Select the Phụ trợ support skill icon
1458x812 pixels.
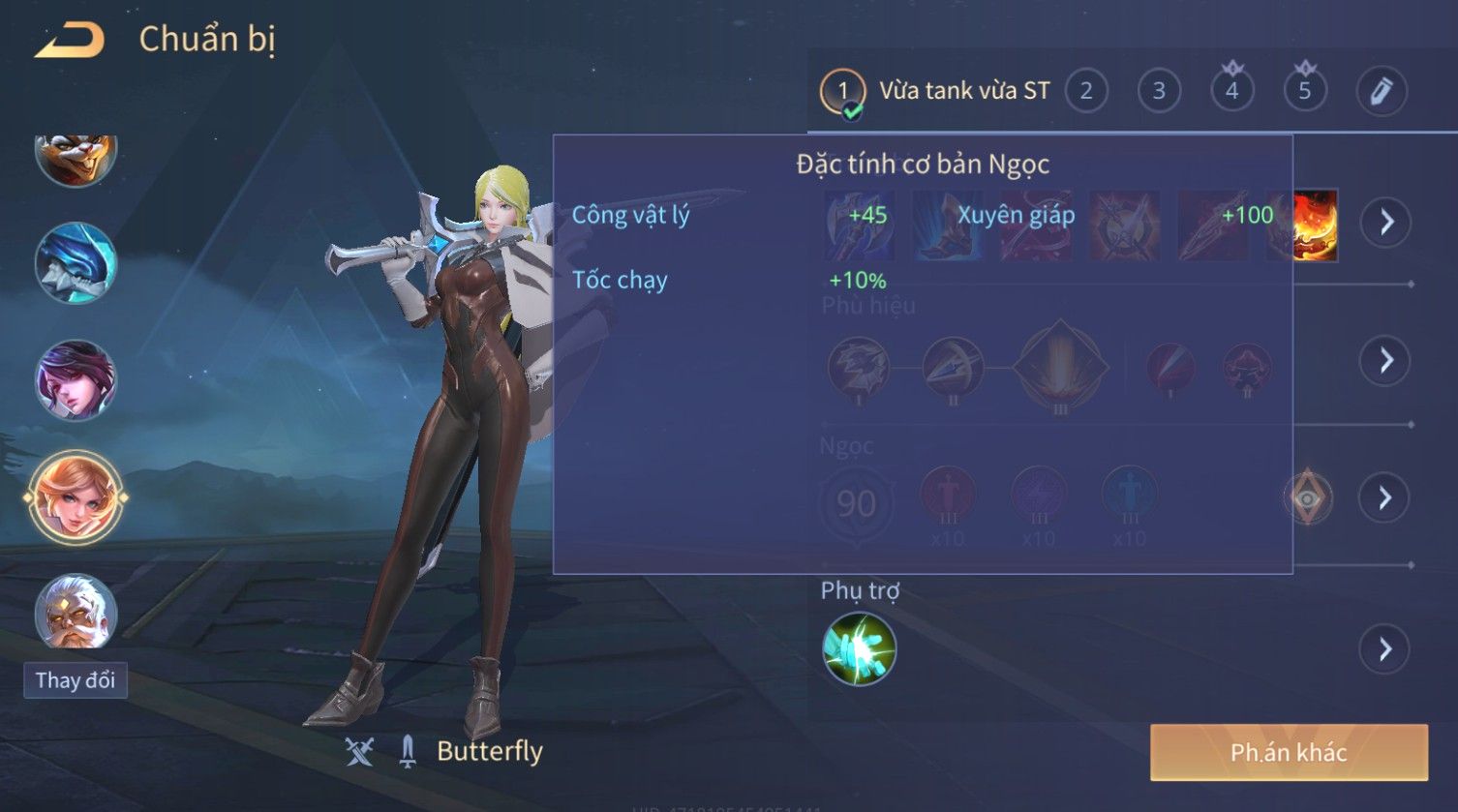pyautogui.click(x=859, y=649)
